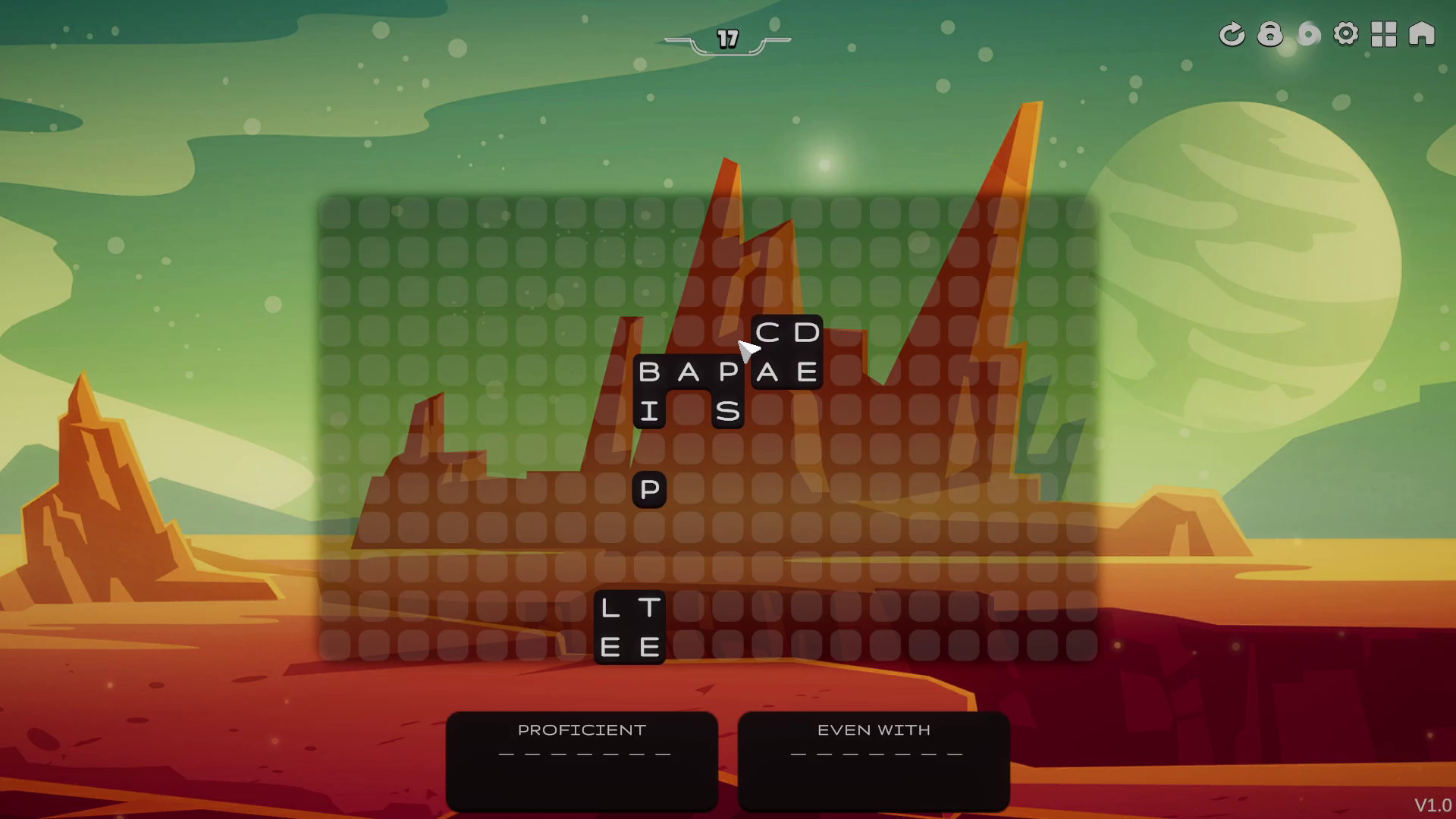The image size is (1456, 819).
Task: Select the hint circle icon
Action: point(1308,34)
